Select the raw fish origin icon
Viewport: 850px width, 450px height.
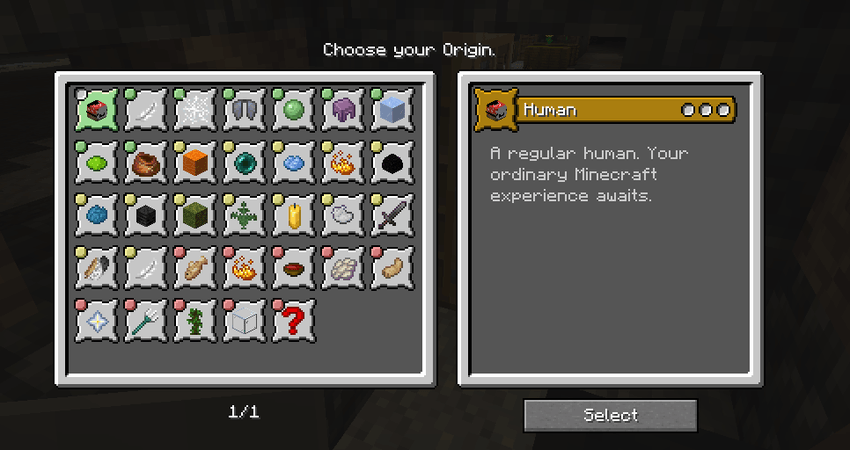196,267
